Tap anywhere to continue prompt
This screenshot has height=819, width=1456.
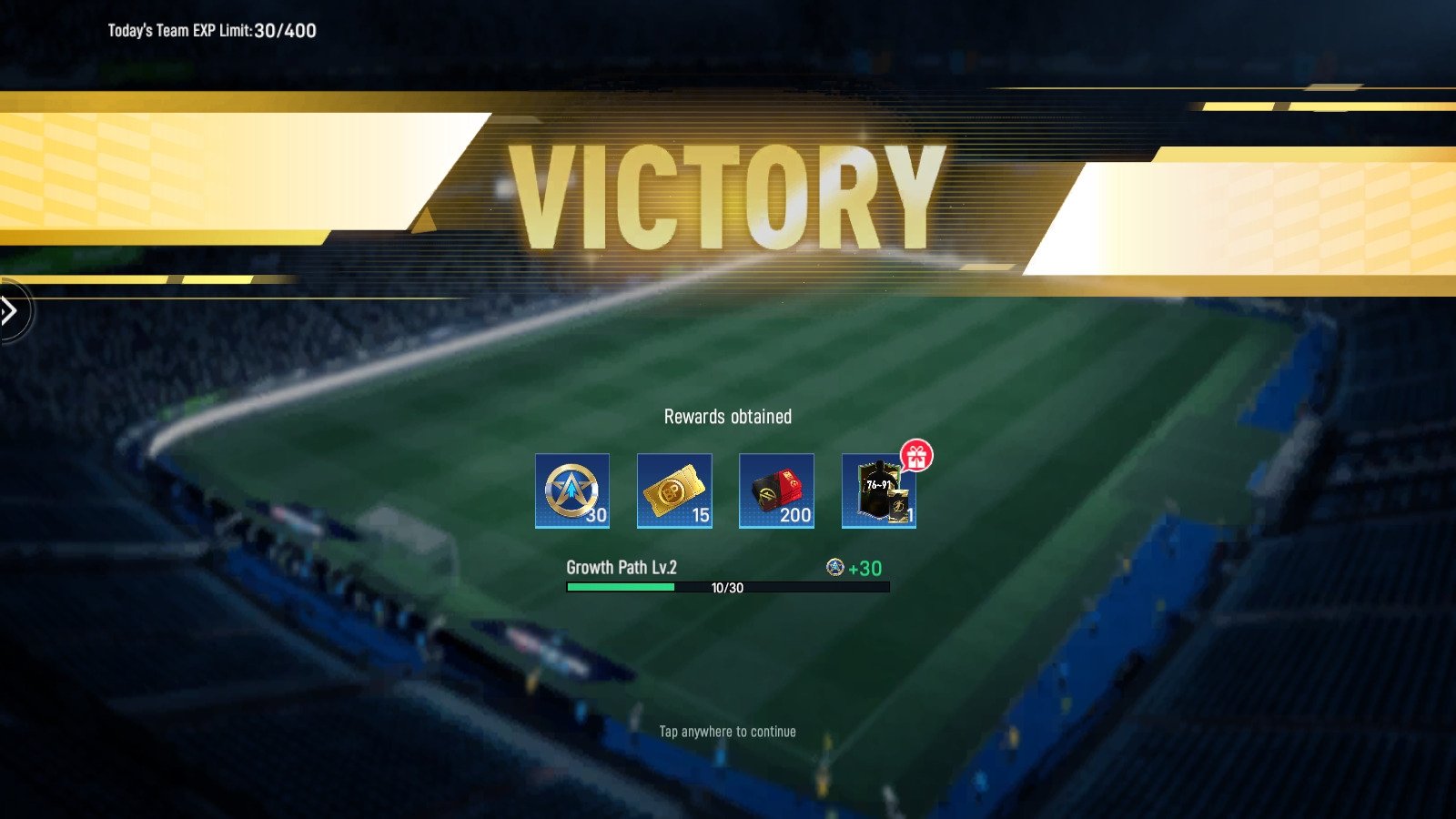[727, 732]
